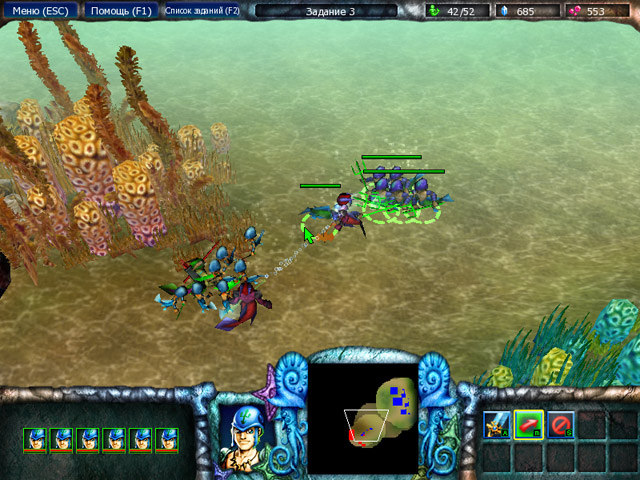Select the last unit portrait in group
Screen dimensions: 640x480
[x=167, y=438]
